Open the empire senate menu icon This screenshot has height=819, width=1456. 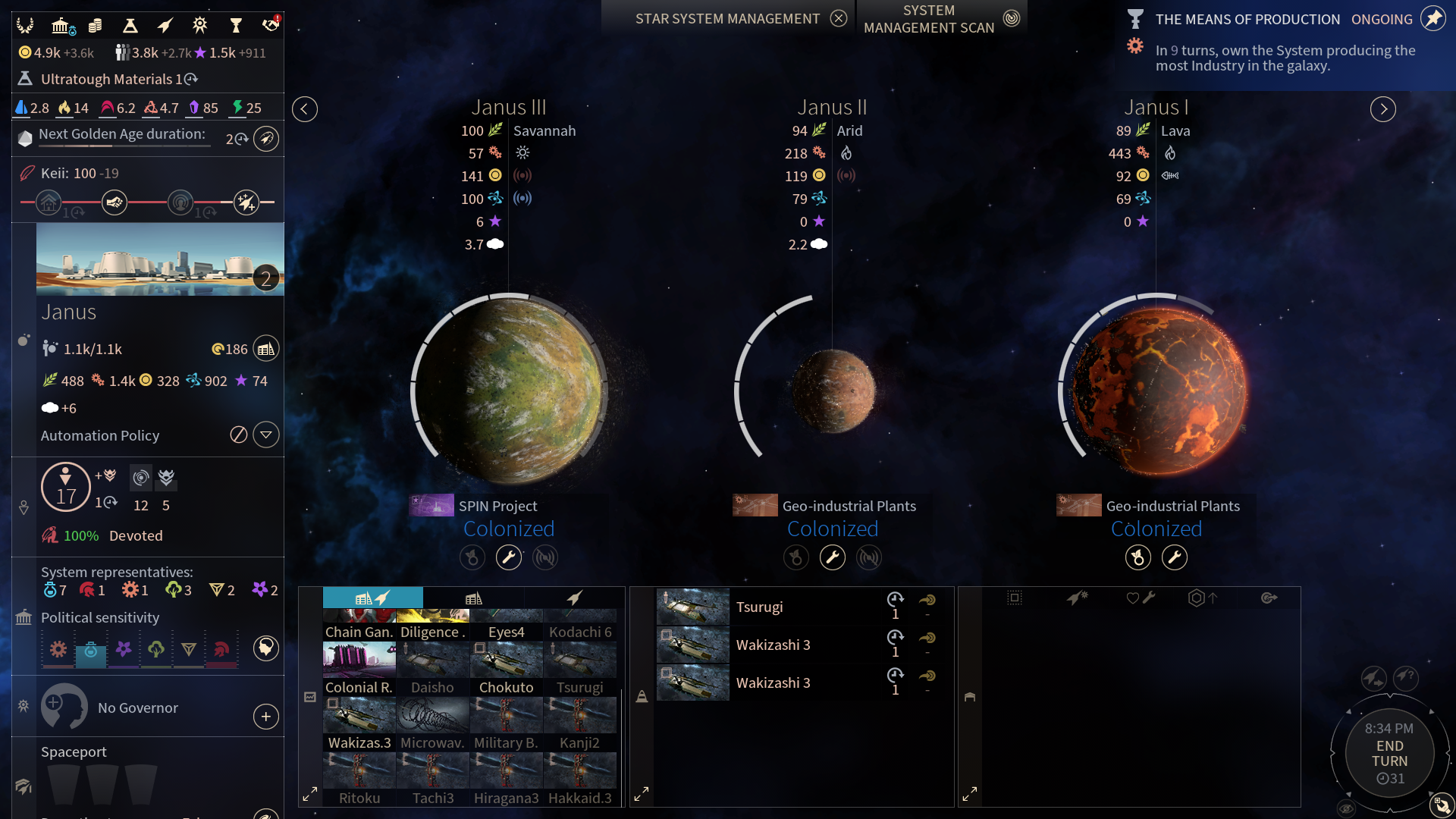pos(60,26)
